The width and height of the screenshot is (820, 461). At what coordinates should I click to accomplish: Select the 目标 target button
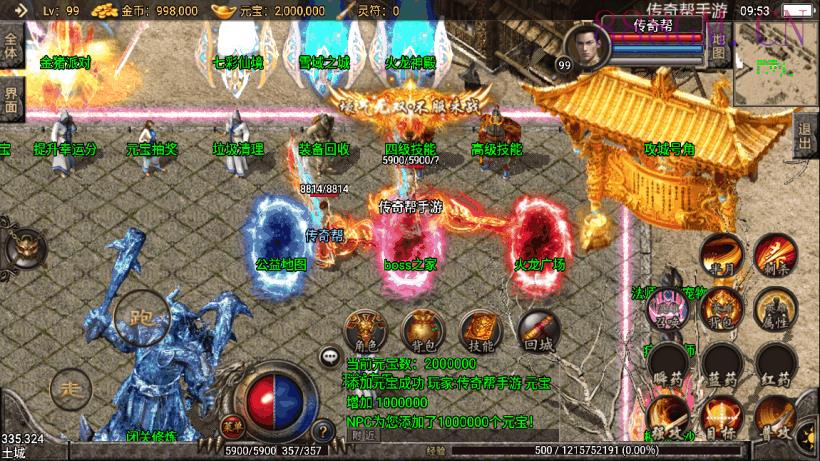coord(720,415)
